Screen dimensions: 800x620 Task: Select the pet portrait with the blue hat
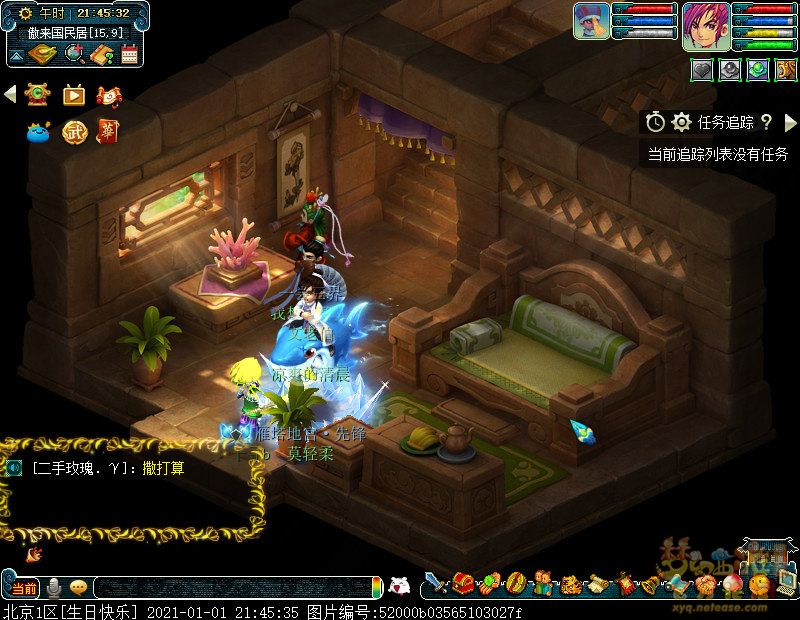[591, 22]
